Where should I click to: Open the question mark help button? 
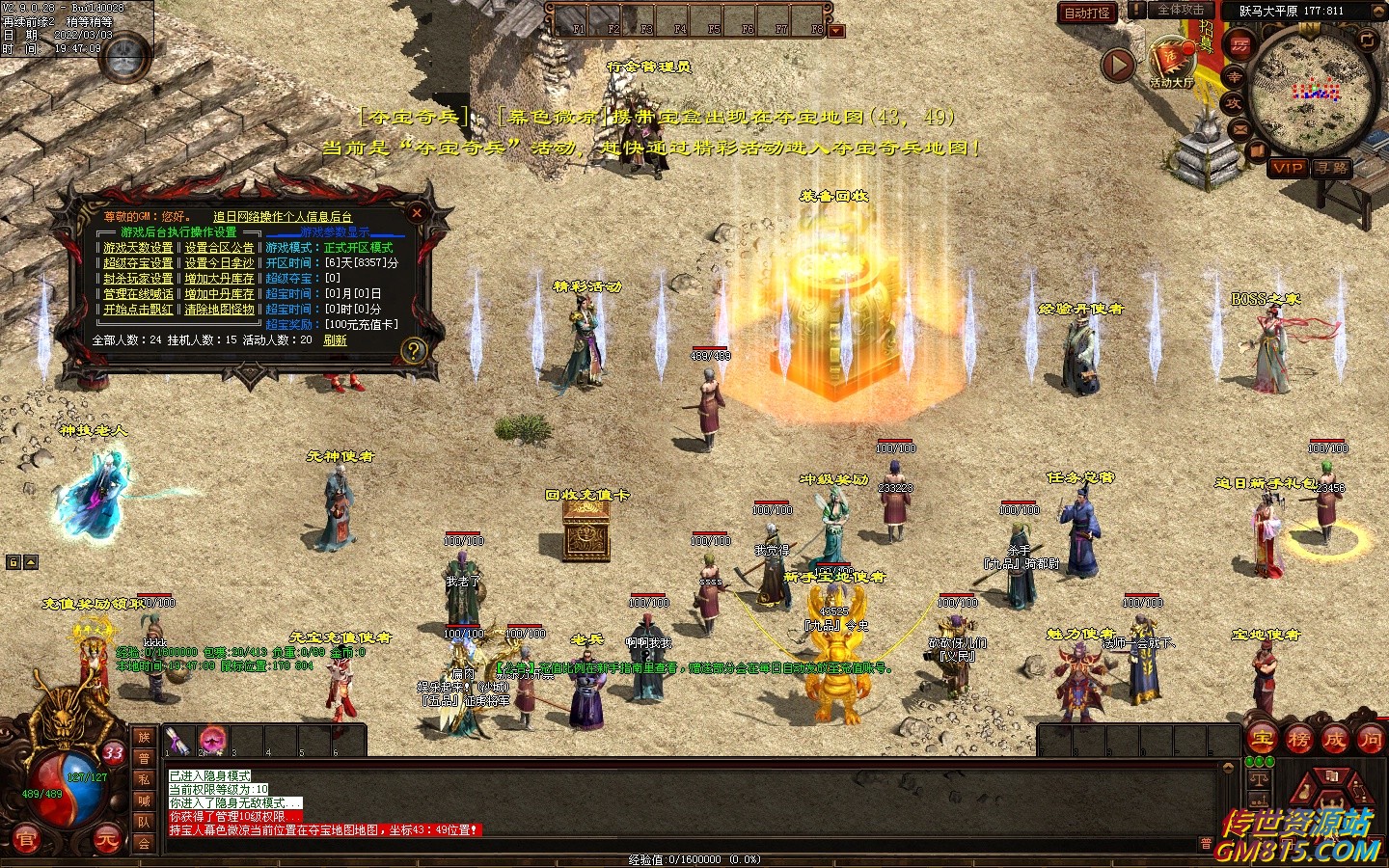[x=414, y=350]
